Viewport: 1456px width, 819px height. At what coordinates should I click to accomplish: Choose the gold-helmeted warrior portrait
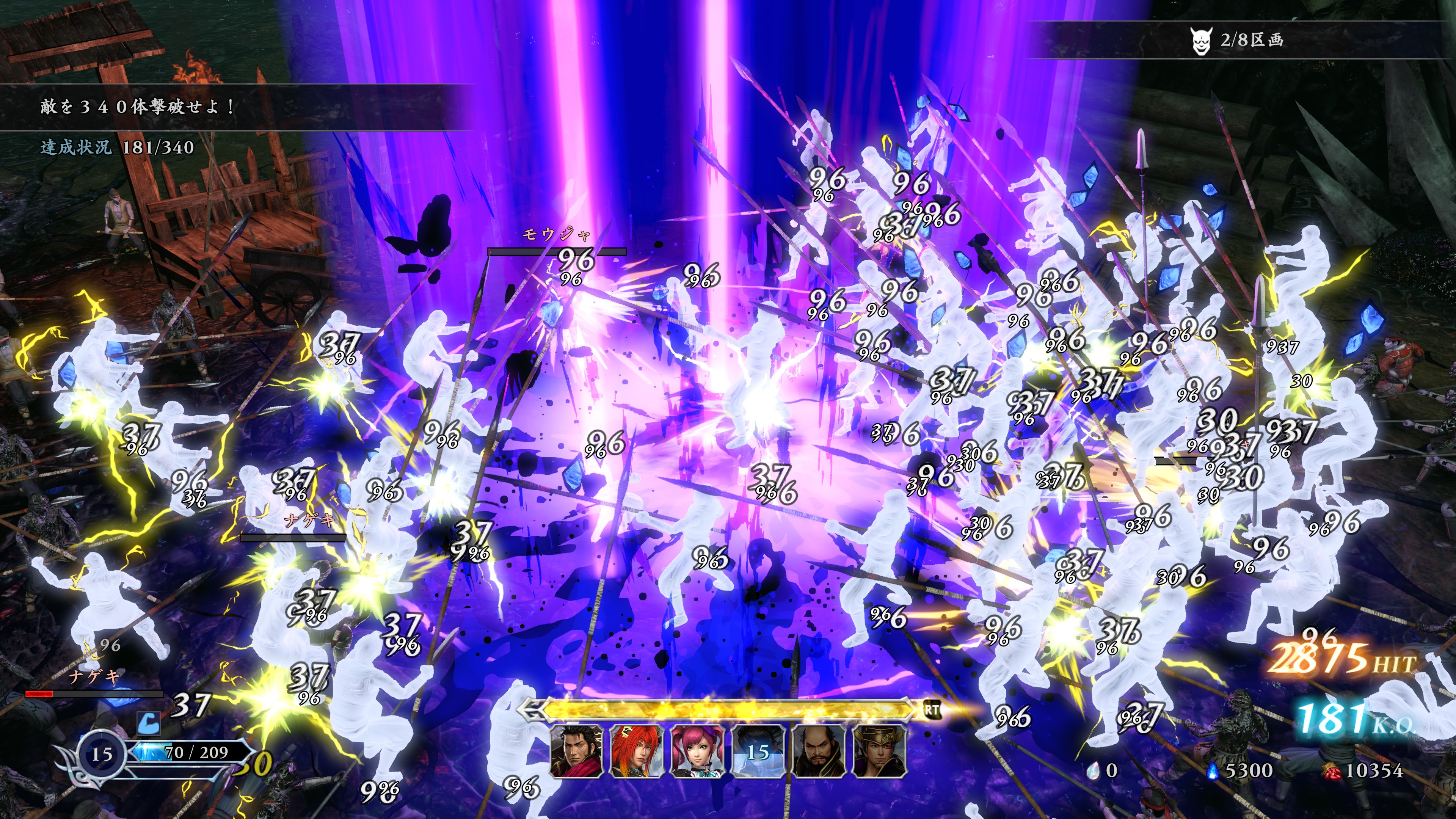[879, 751]
